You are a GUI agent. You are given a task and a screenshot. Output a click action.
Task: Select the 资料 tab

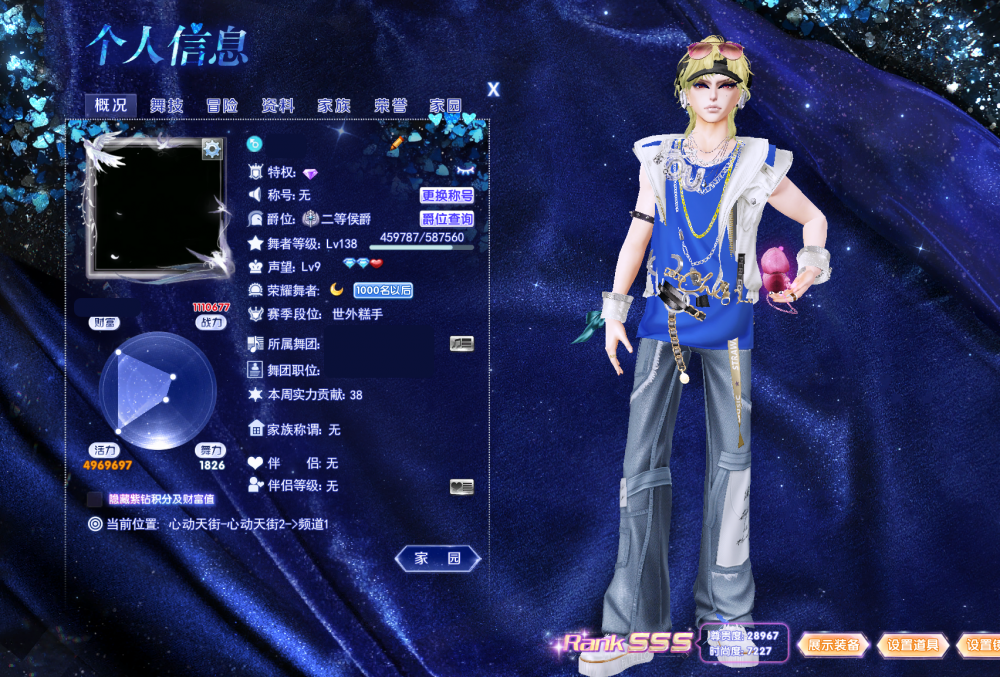pos(278,105)
